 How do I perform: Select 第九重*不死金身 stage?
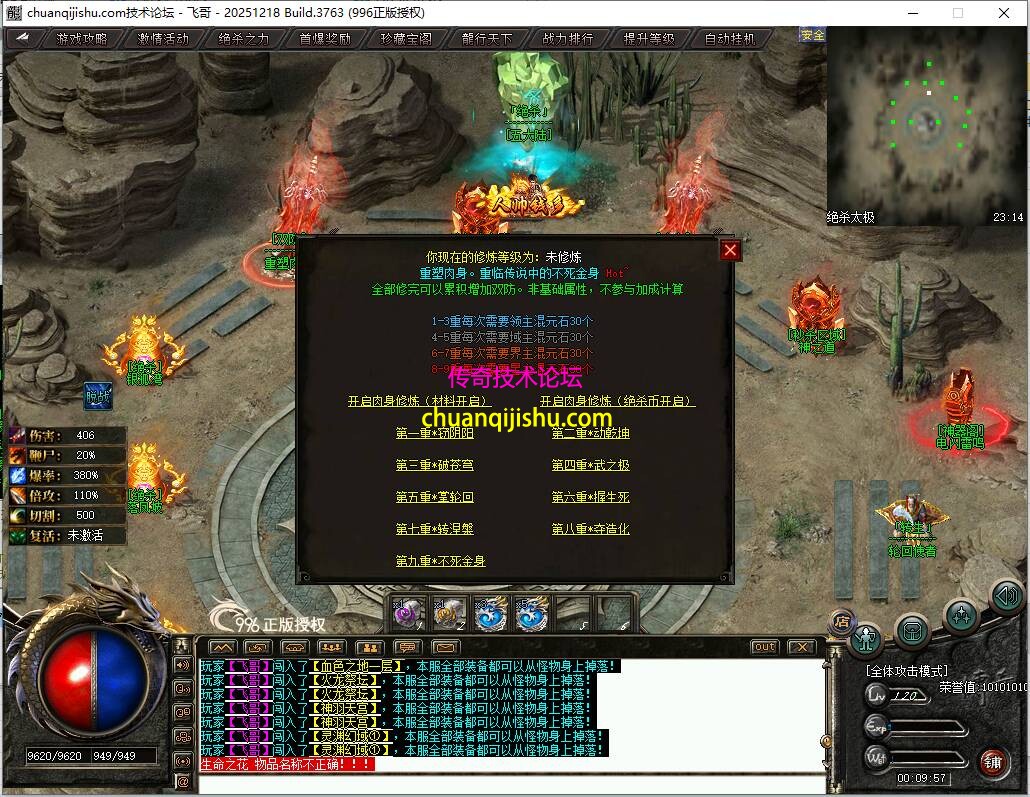pyautogui.click(x=440, y=561)
